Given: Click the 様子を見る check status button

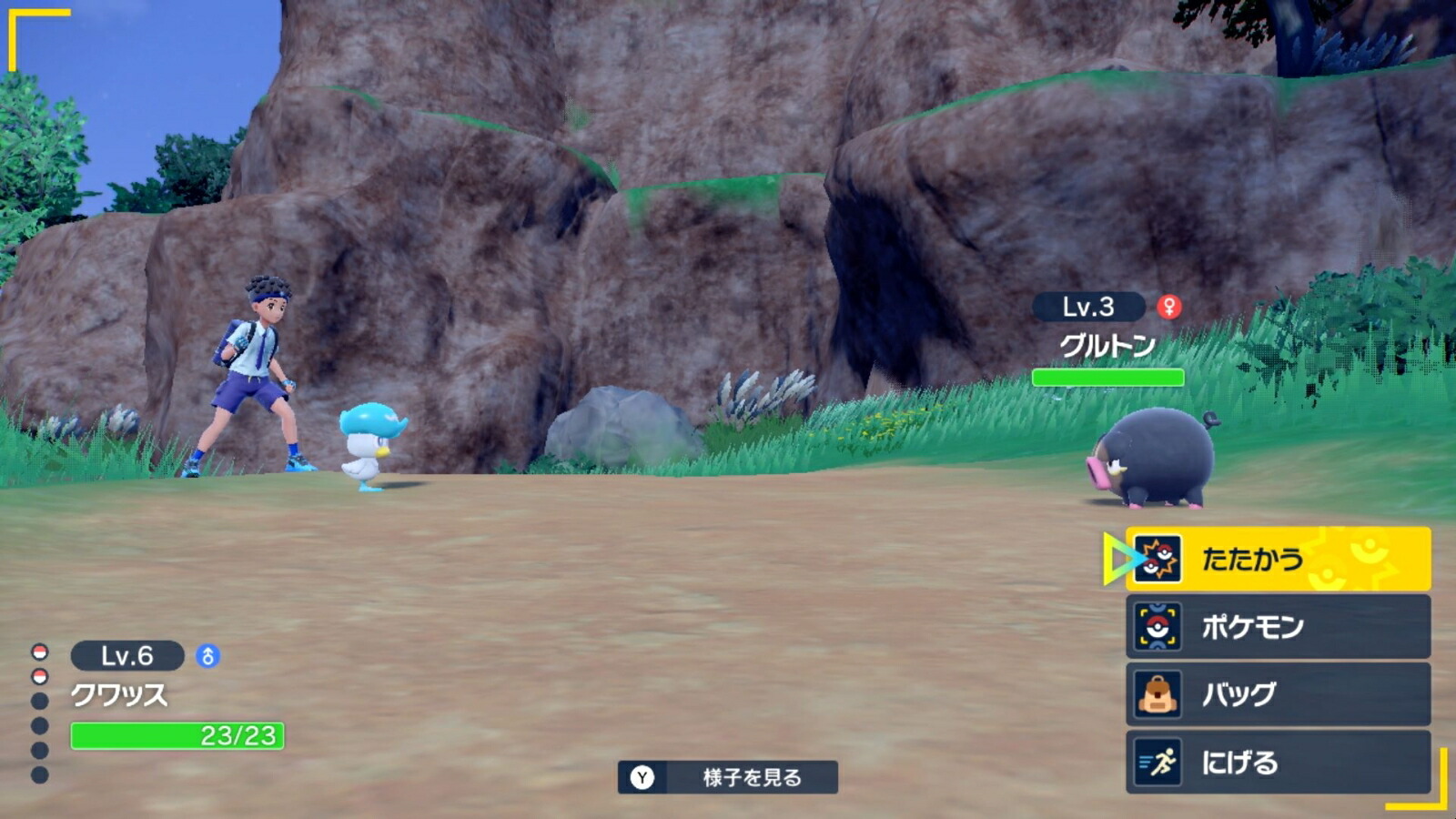Looking at the screenshot, I should [x=728, y=777].
